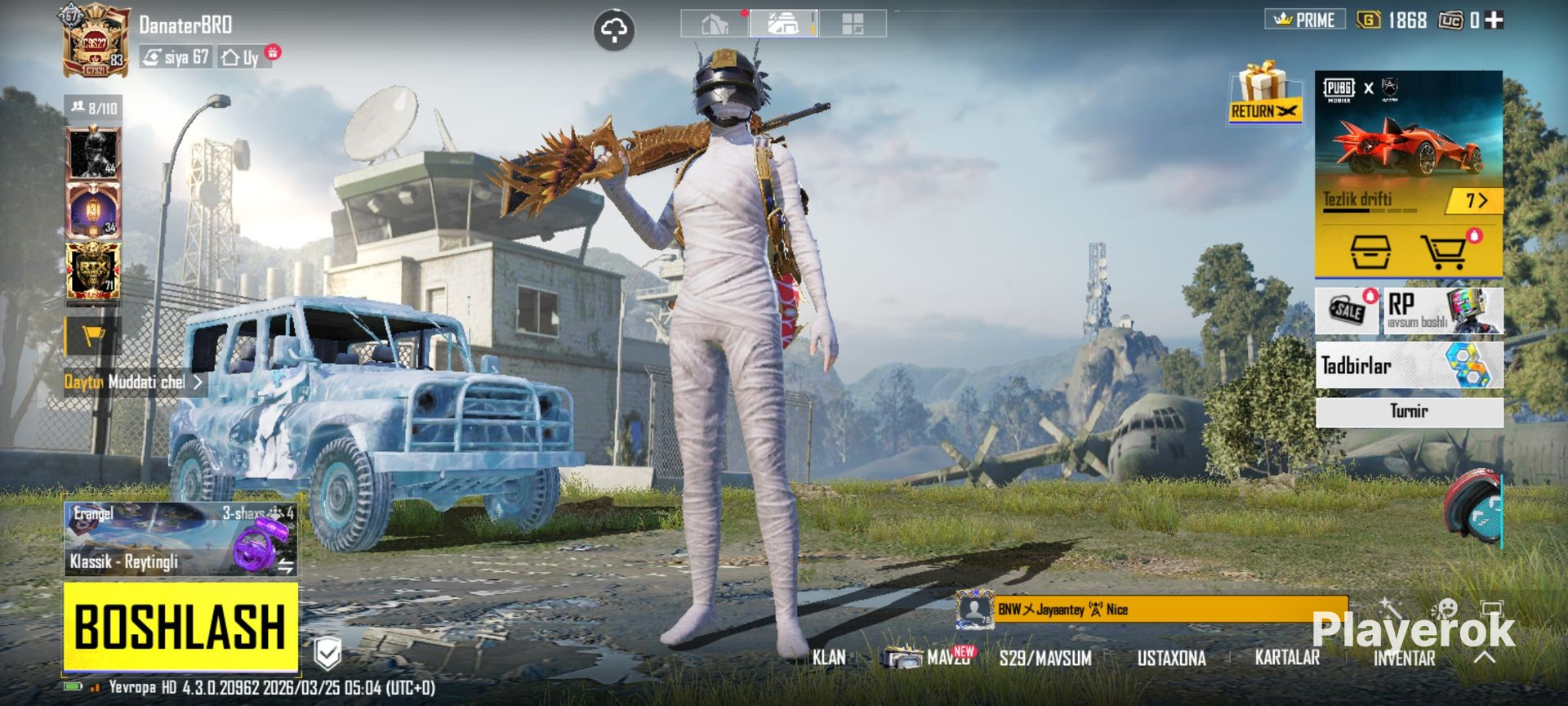The height and width of the screenshot is (706, 1568).
Task: Open the SALE offers tag
Action: point(1347,311)
